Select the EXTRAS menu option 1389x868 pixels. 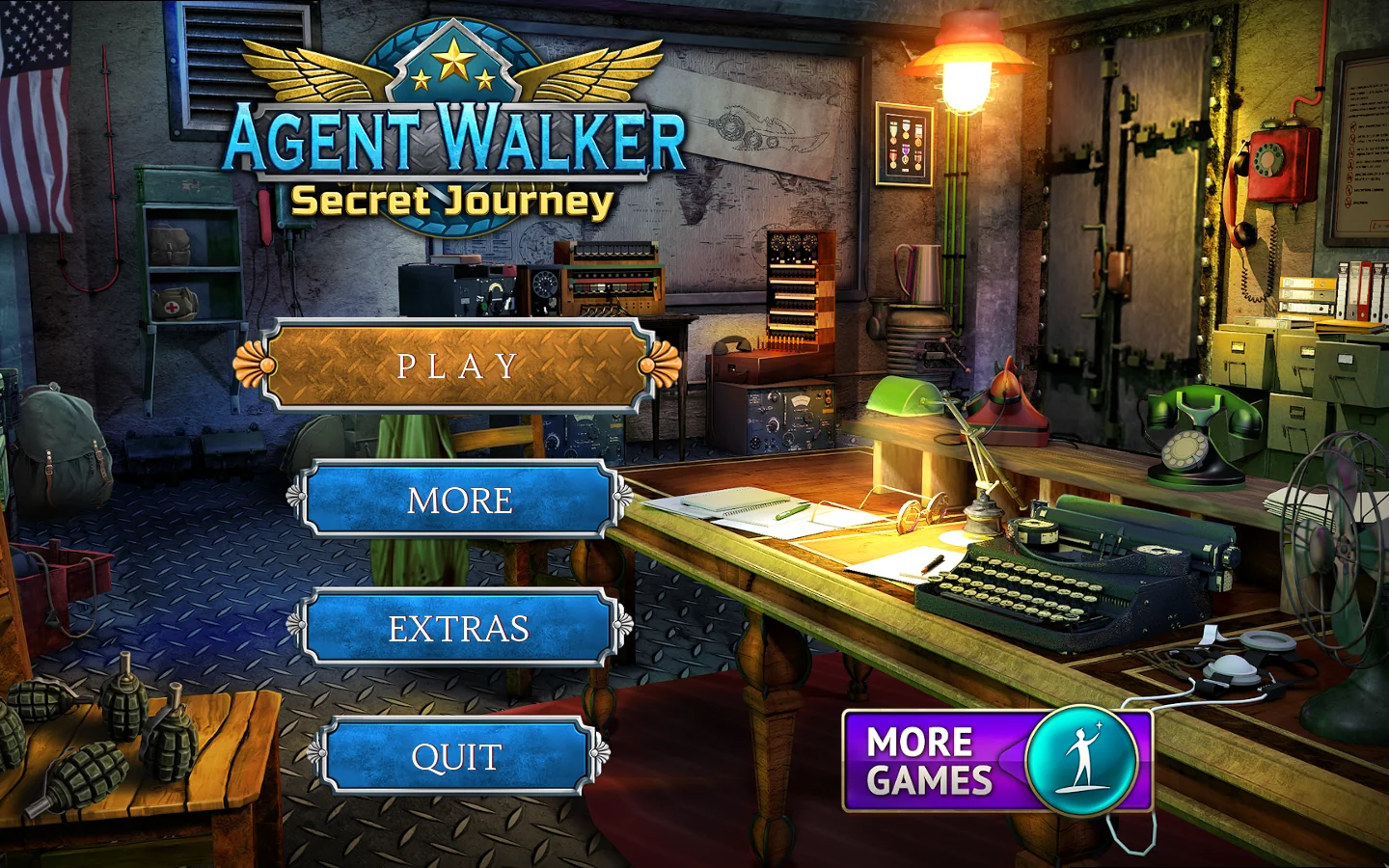[x=459, y=629]
